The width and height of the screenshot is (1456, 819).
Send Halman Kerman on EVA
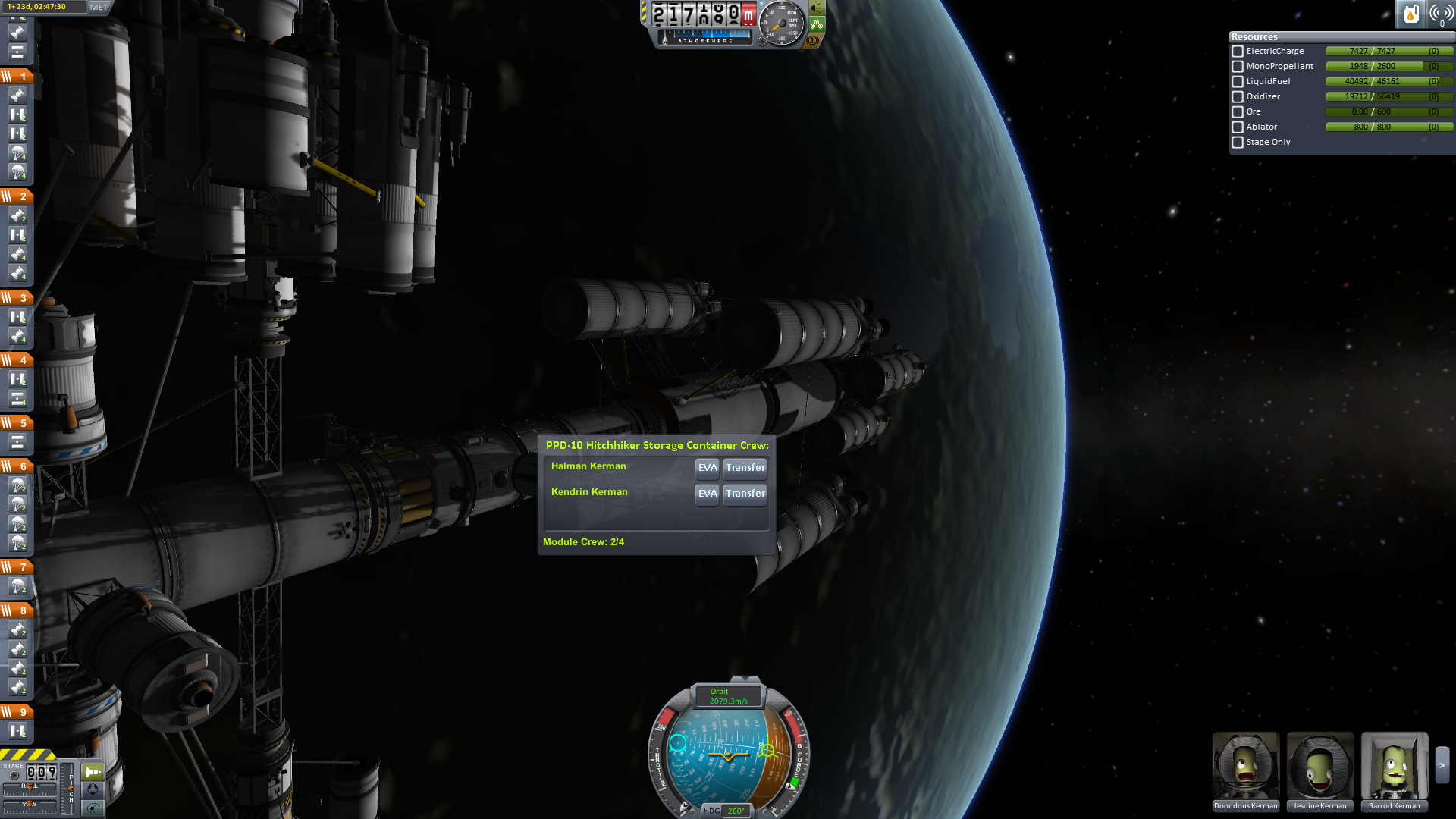[x=707, y=468]
